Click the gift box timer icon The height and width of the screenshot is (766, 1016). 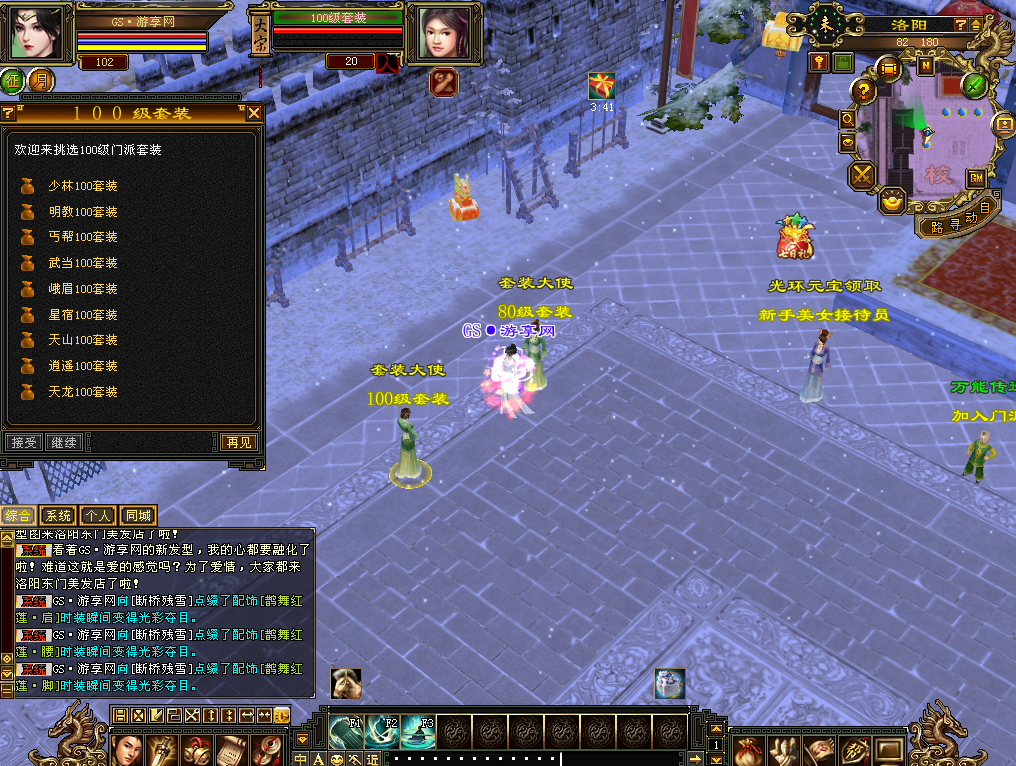coord(601,86)
